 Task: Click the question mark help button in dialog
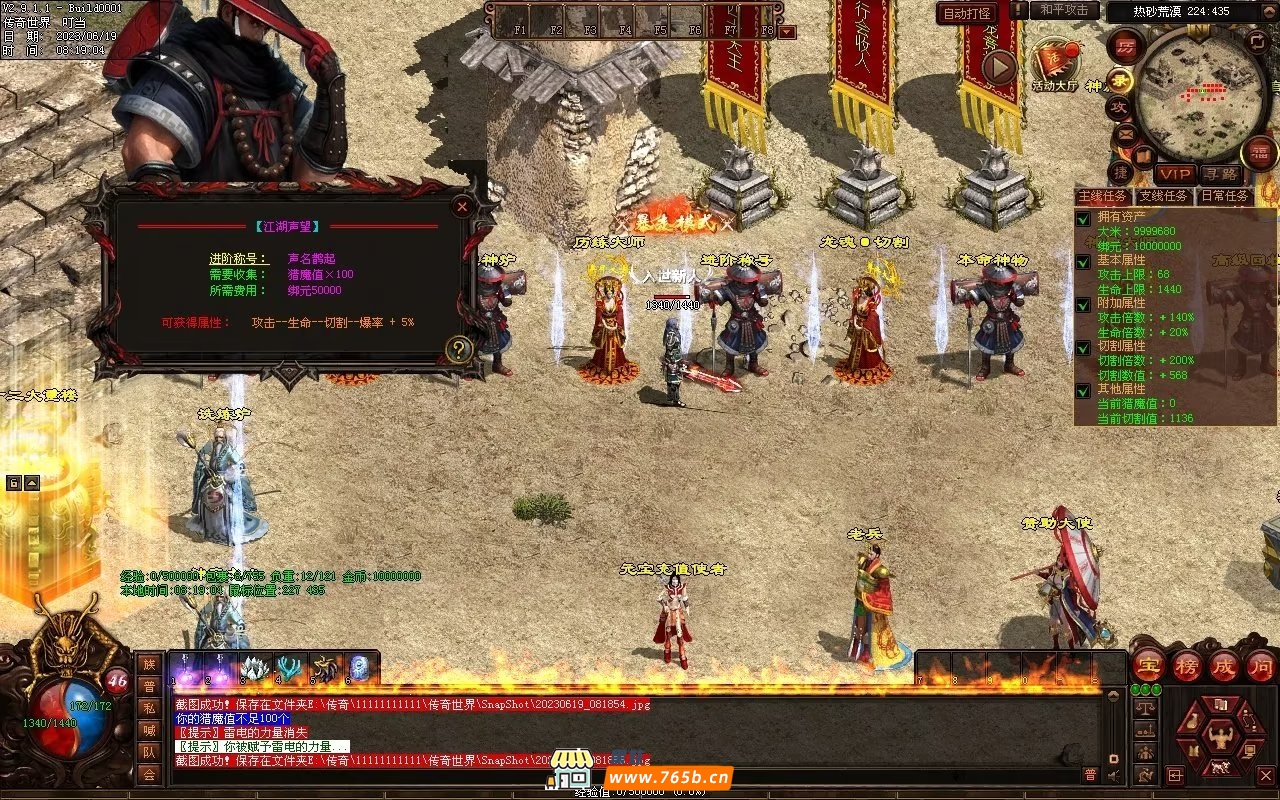(x=459, y=349)
